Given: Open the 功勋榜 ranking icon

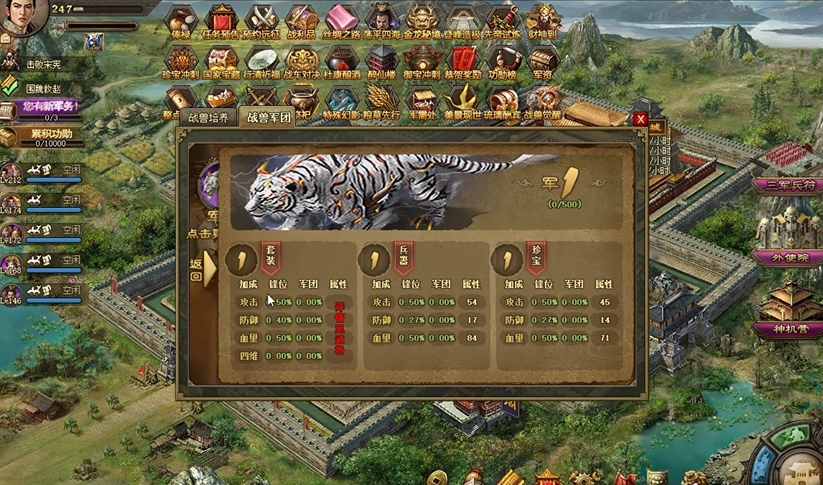Looking at the screenshot, I should (502, 62).
